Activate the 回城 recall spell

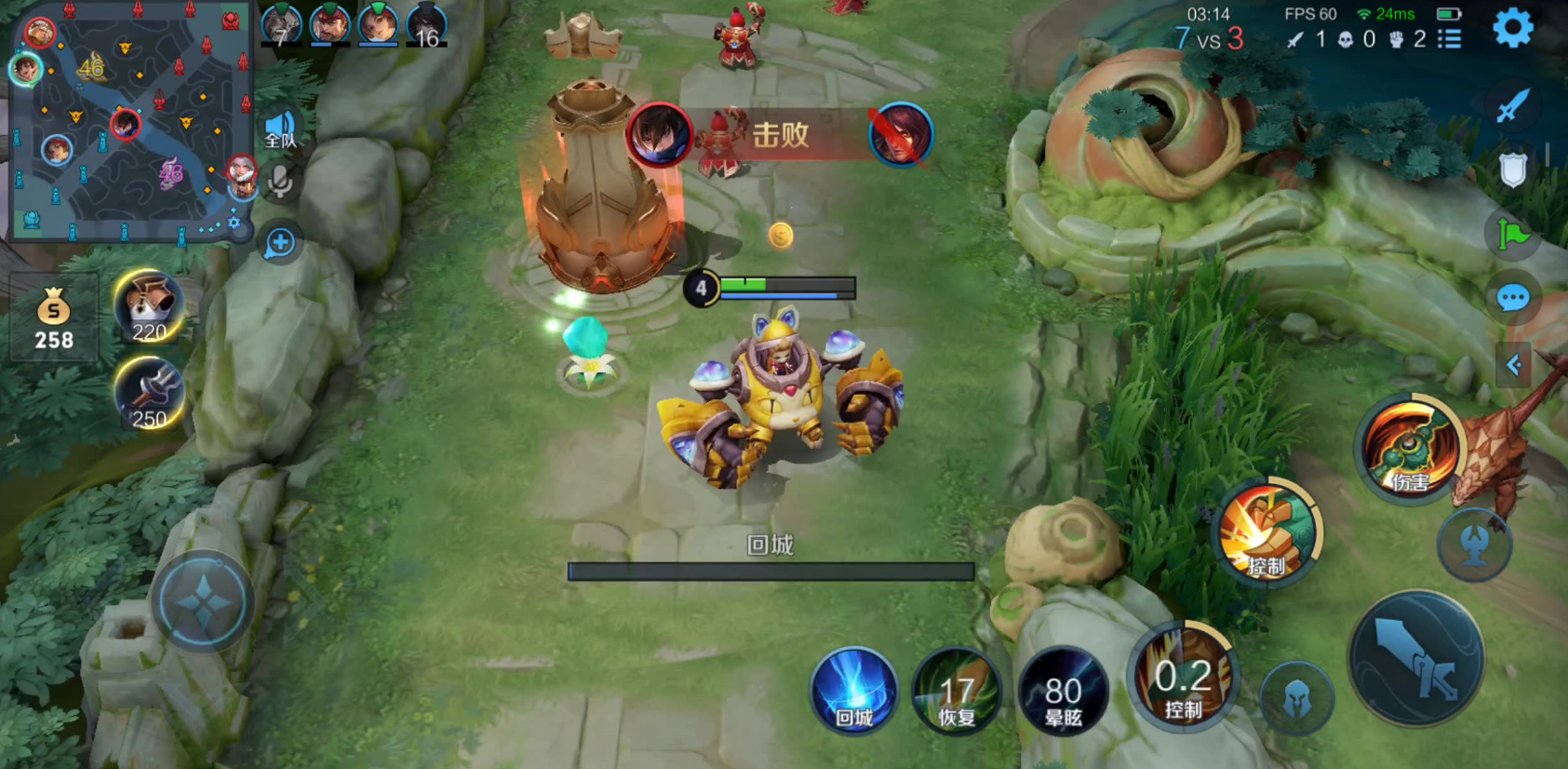[x=853, y=692]
